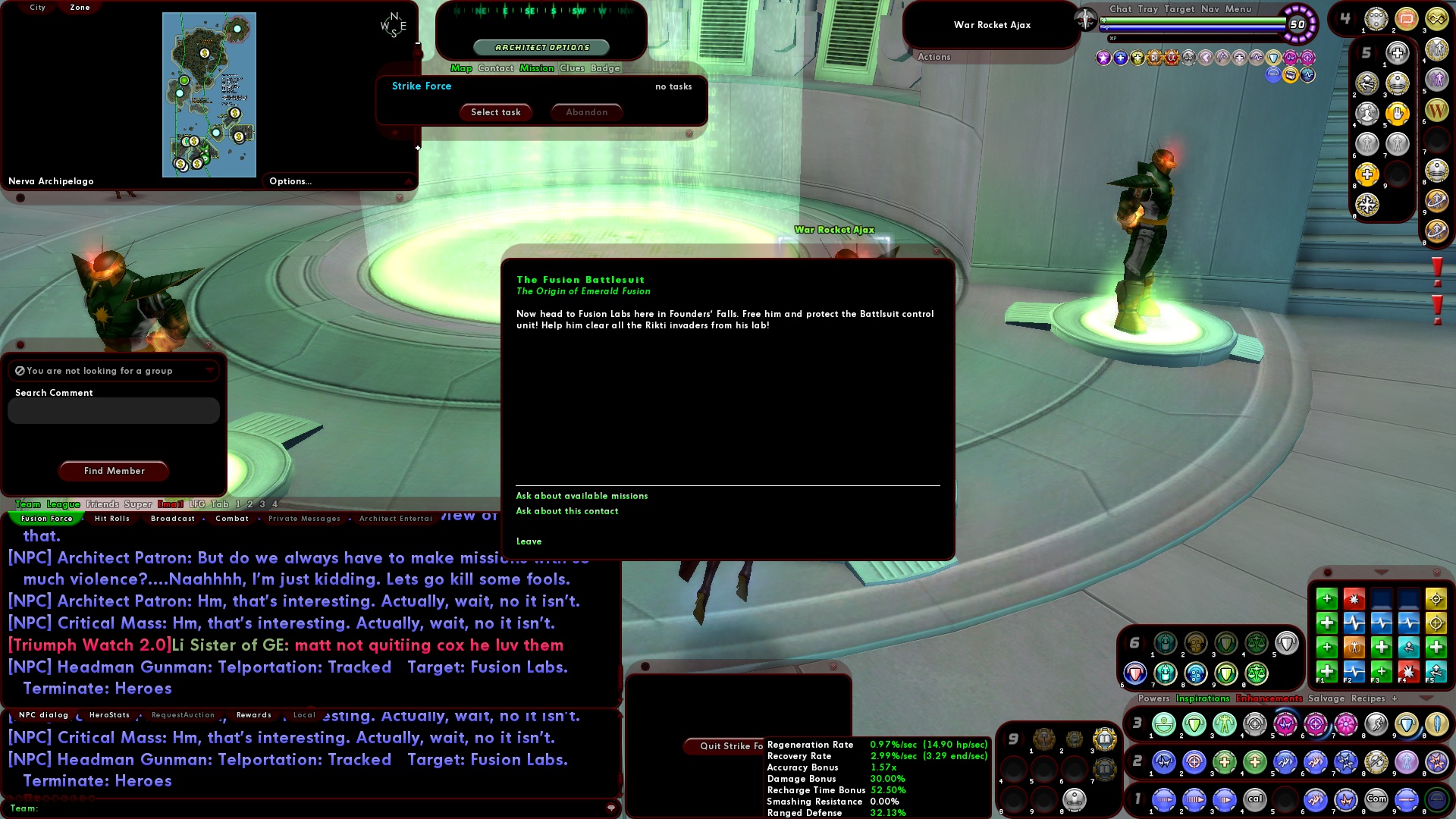Image resolution: width=1456 pixels, height=819 pixels.
Task: Open the Menu item in the chat header bar
Action: pyautogui.click(x=1239, y=9)
